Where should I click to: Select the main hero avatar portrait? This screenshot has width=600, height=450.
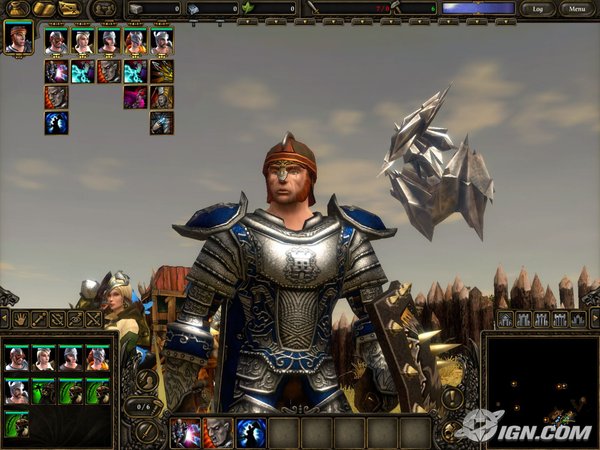tap(18, 37)
